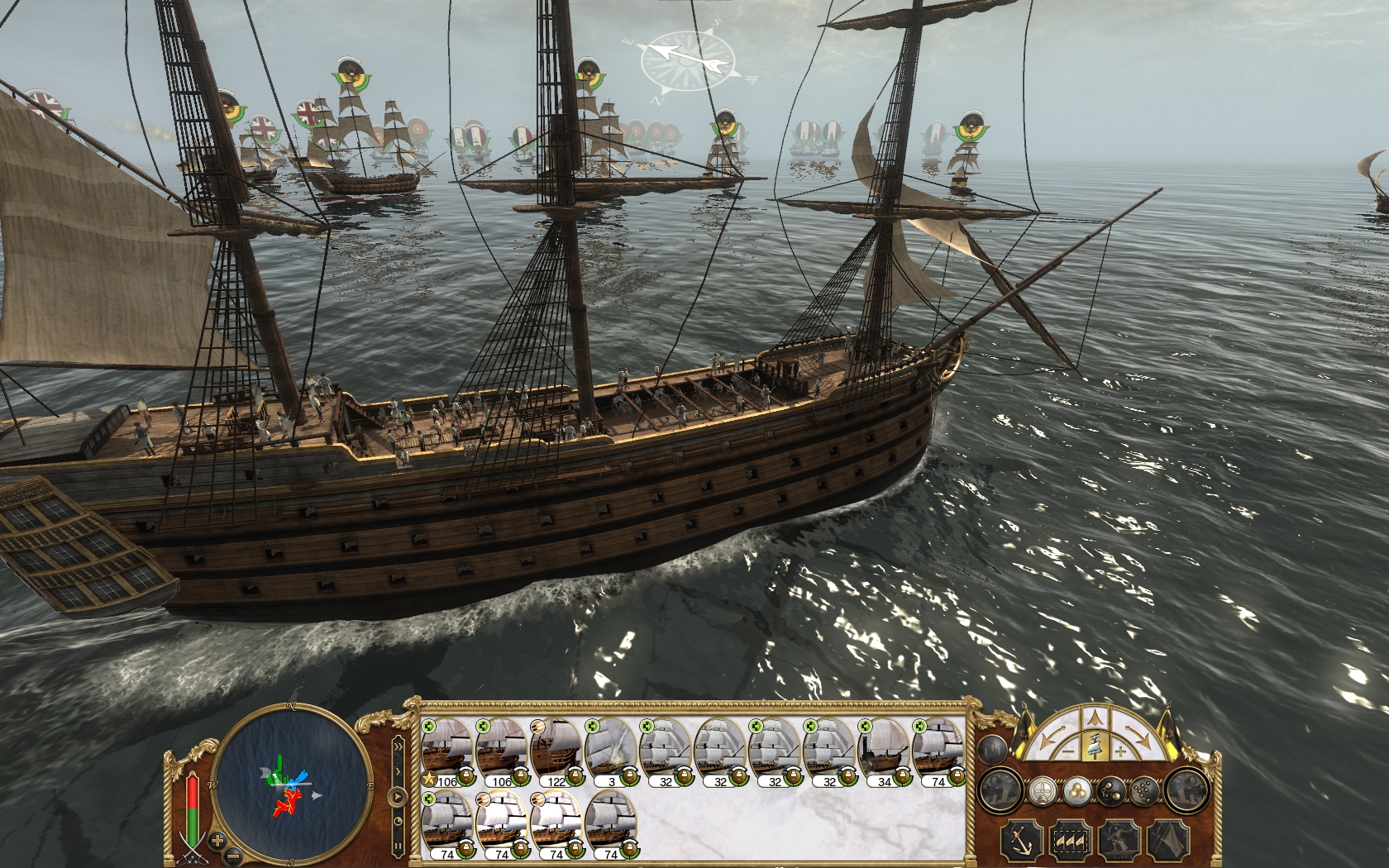Increase sail with the plus button

(x=1119, y=751)
